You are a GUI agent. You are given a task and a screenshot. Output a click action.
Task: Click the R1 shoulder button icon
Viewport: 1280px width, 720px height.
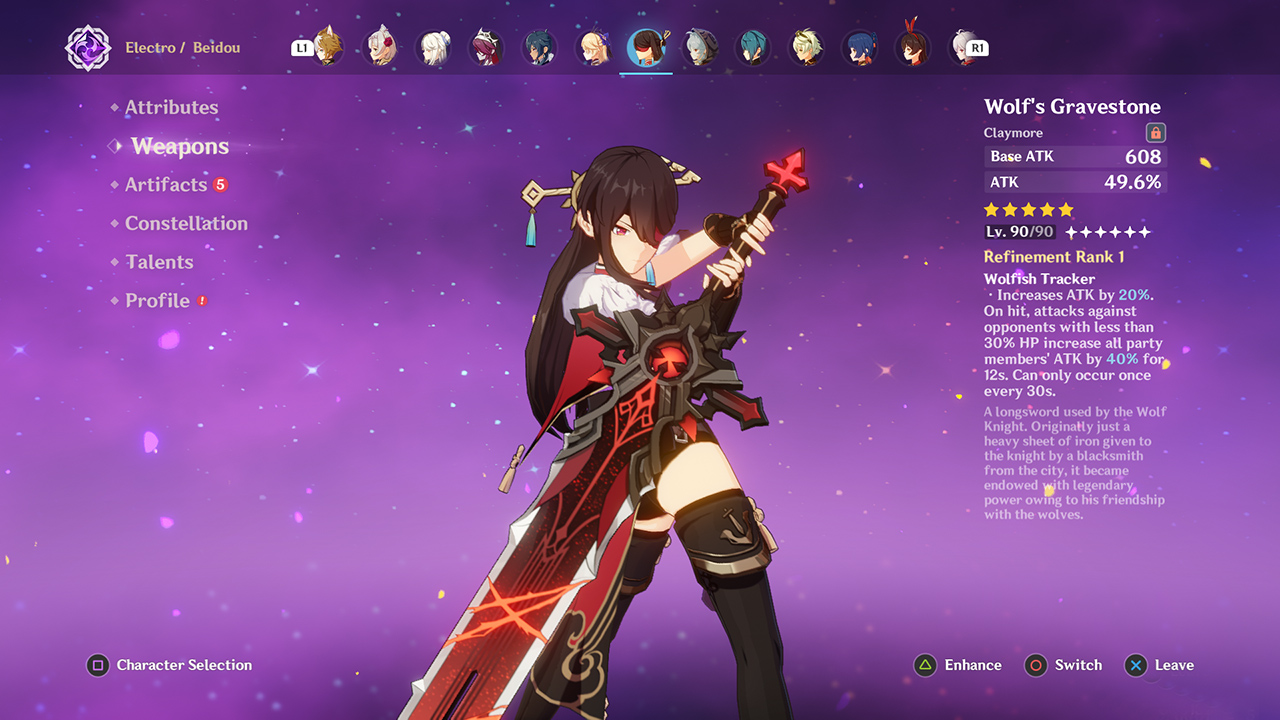click(977, 47)
